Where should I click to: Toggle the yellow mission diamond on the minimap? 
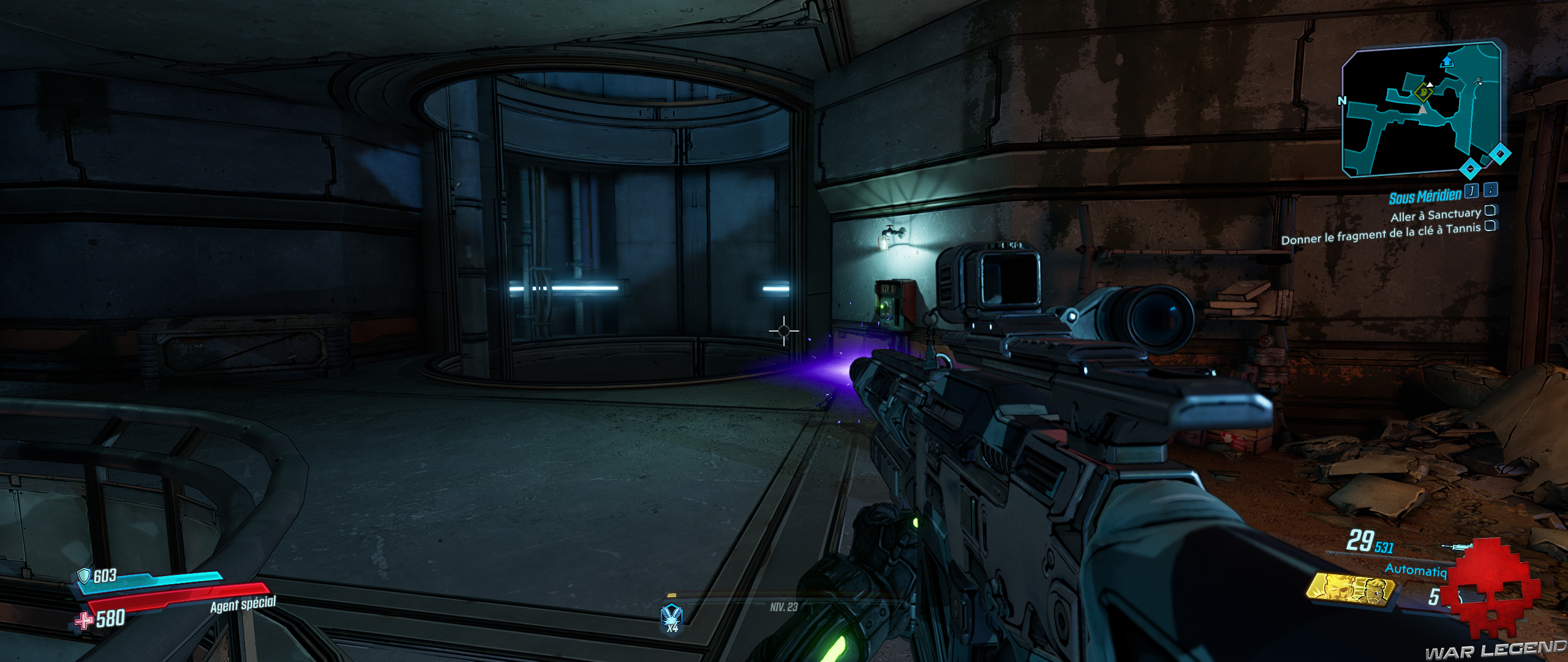pos(1423,93)
